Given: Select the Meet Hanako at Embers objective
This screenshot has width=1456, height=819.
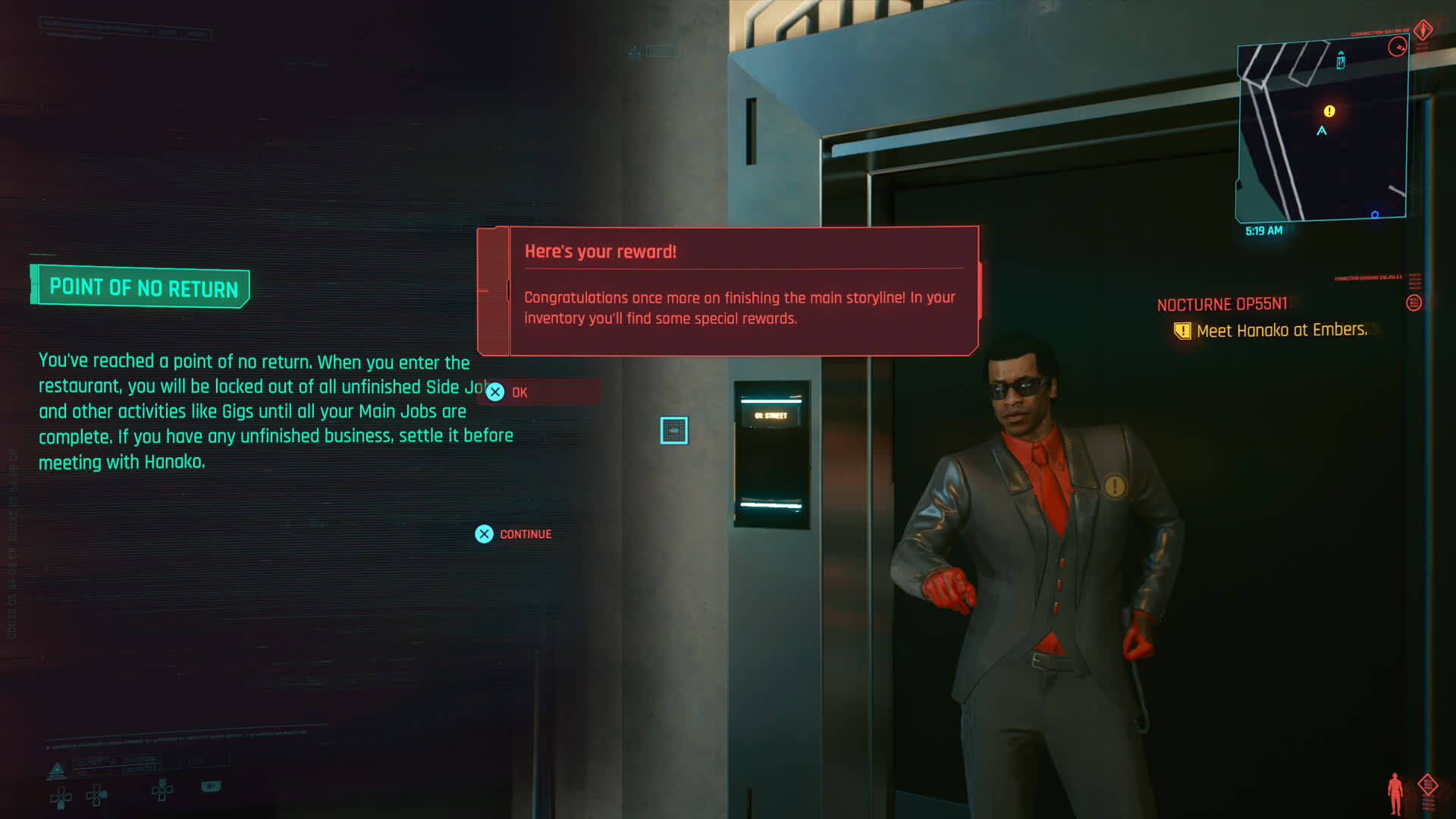Looking at the screenshot, I should tap(1281, 331).
